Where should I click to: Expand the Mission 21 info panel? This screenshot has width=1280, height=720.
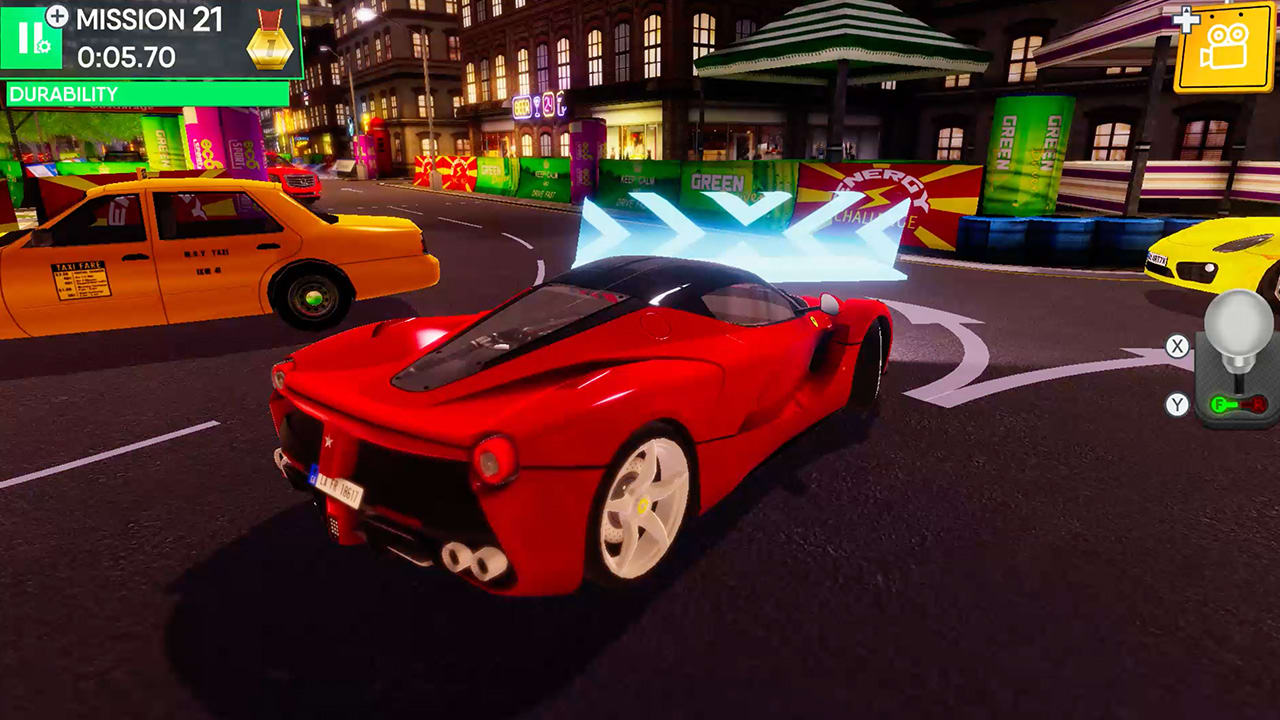(148, 20)
